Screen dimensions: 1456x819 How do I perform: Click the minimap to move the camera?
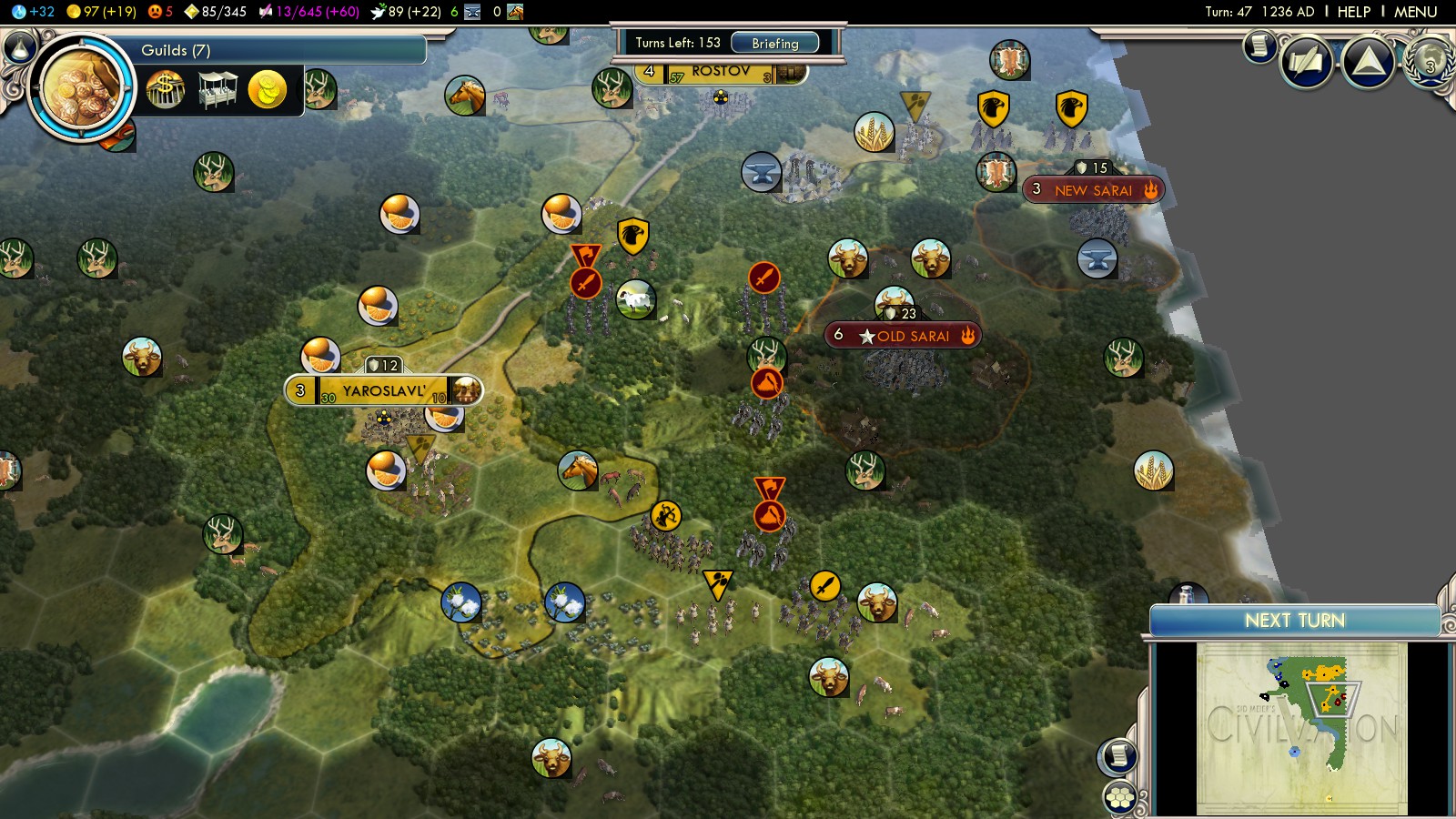coord(1301,728)
